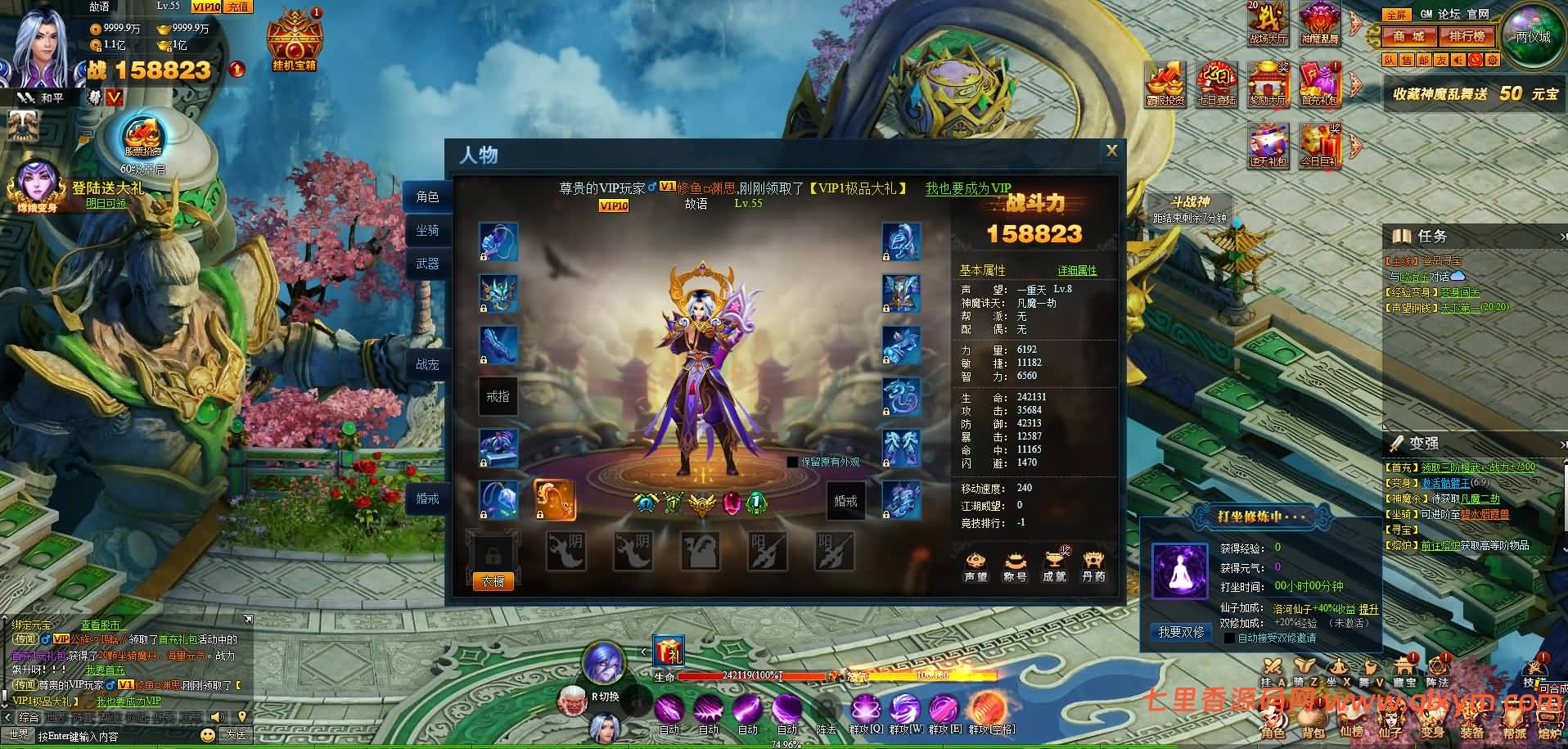Close the 人物 character window
The width and height of the screenshot is (1568, 749).
point(1111,151)
